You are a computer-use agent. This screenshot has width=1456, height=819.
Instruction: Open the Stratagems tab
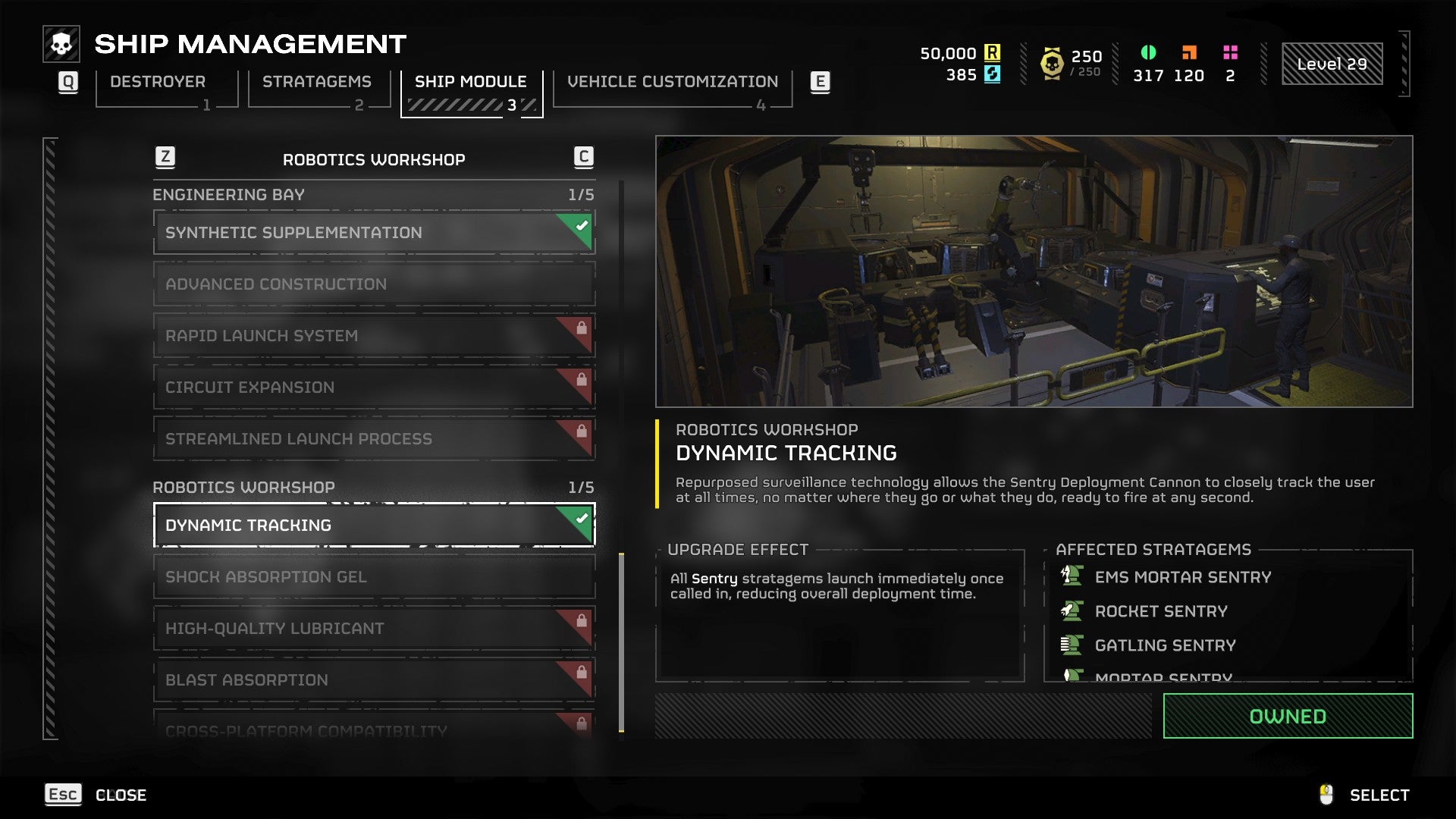[x=317, y=82]
